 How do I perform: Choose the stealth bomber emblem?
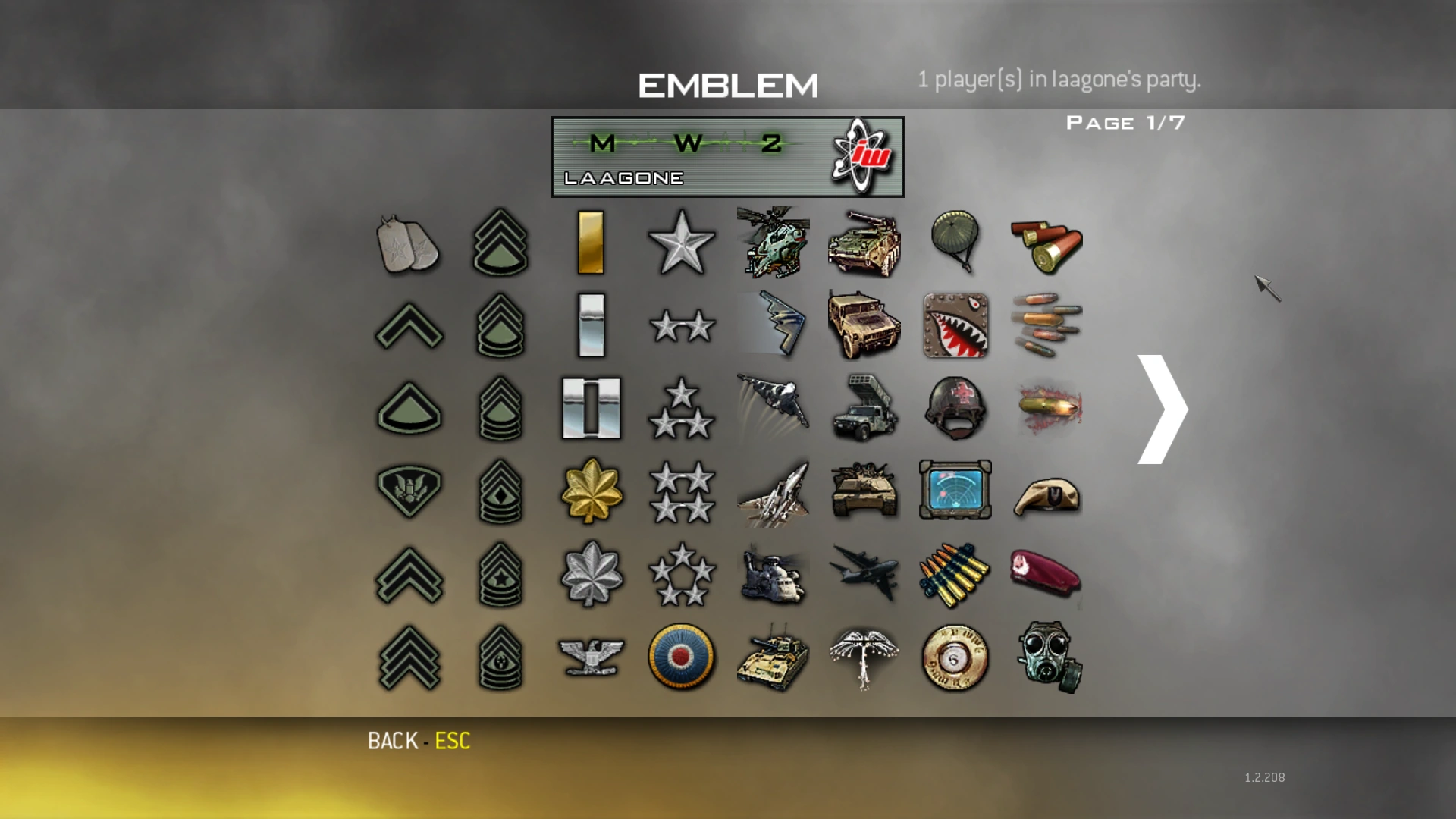[x=773, y=326]
